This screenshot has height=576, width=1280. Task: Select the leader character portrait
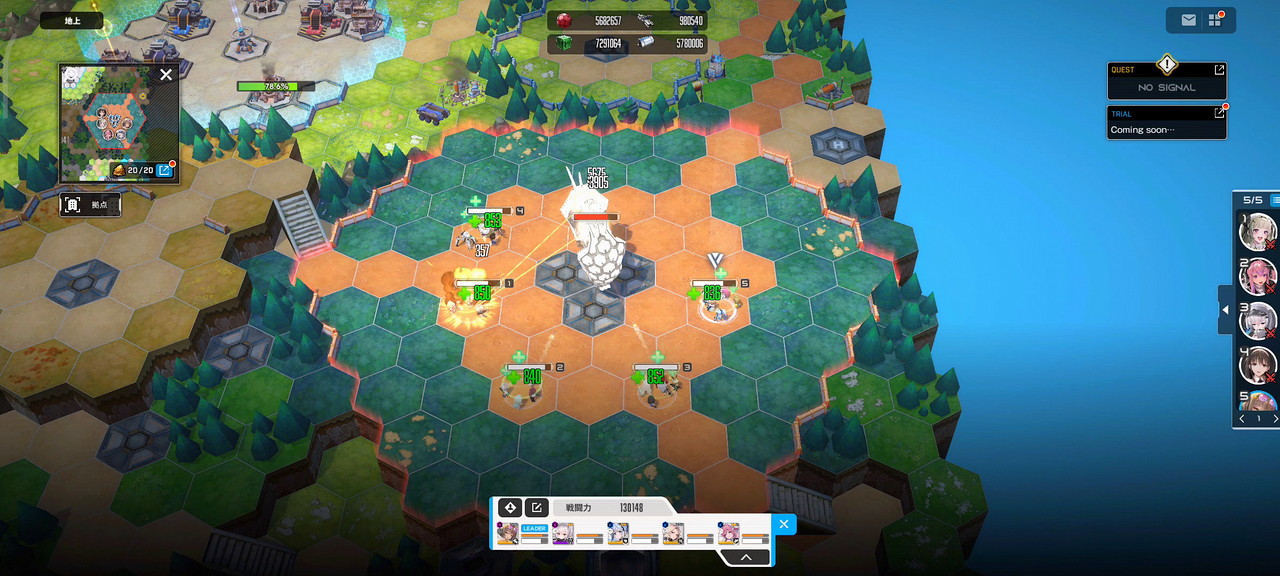(508, 534)
